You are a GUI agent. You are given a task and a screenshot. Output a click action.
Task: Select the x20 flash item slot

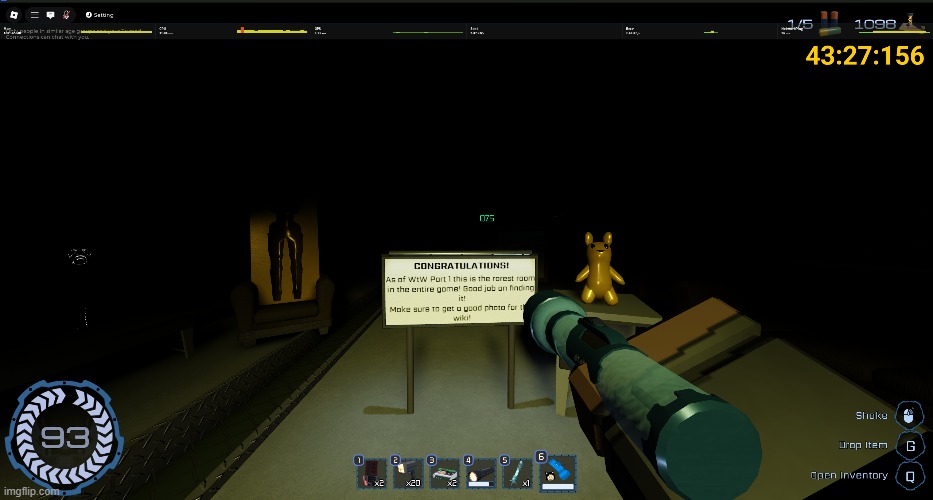click(x=408, y=473)
